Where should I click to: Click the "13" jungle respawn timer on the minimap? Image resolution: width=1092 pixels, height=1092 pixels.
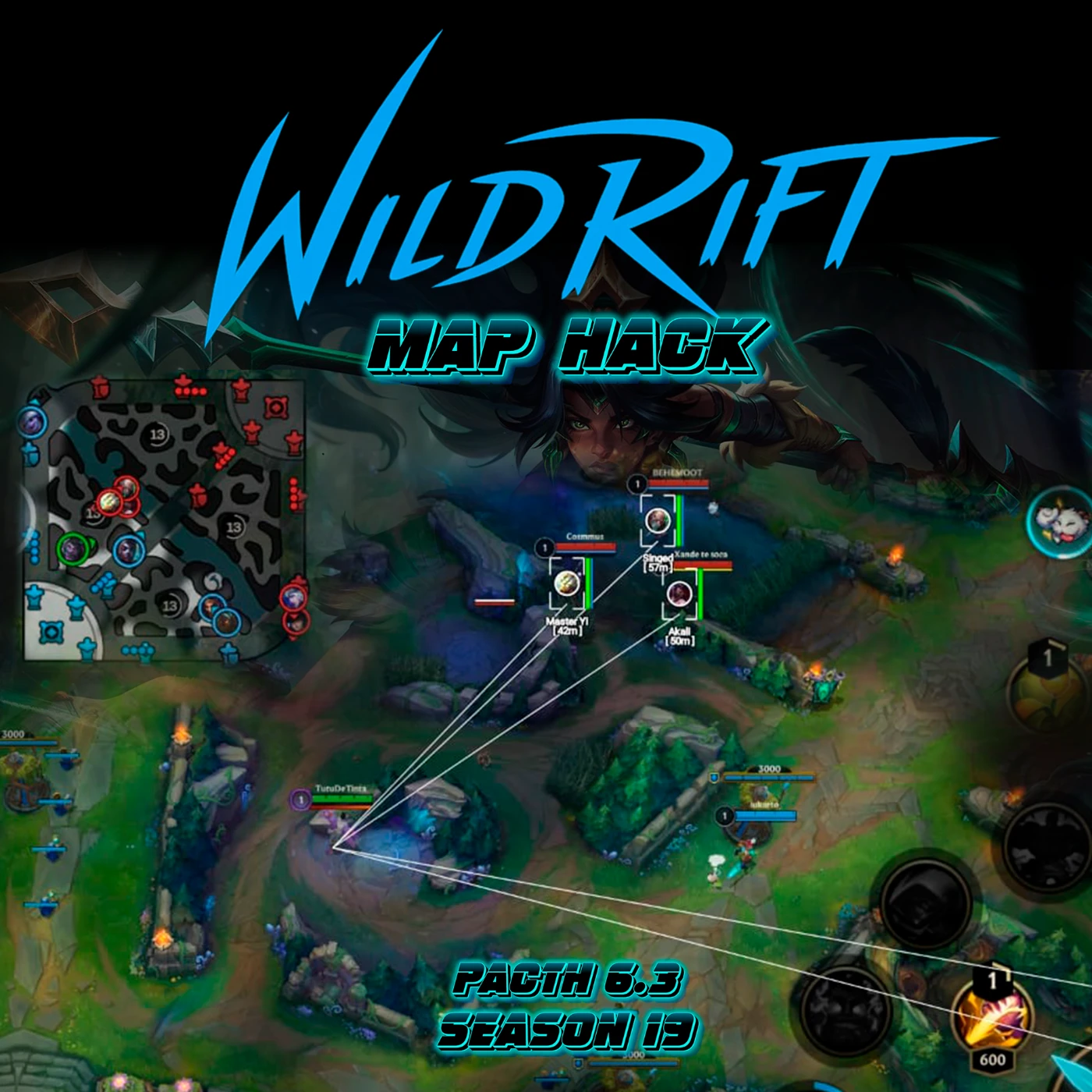coord(156,434)
